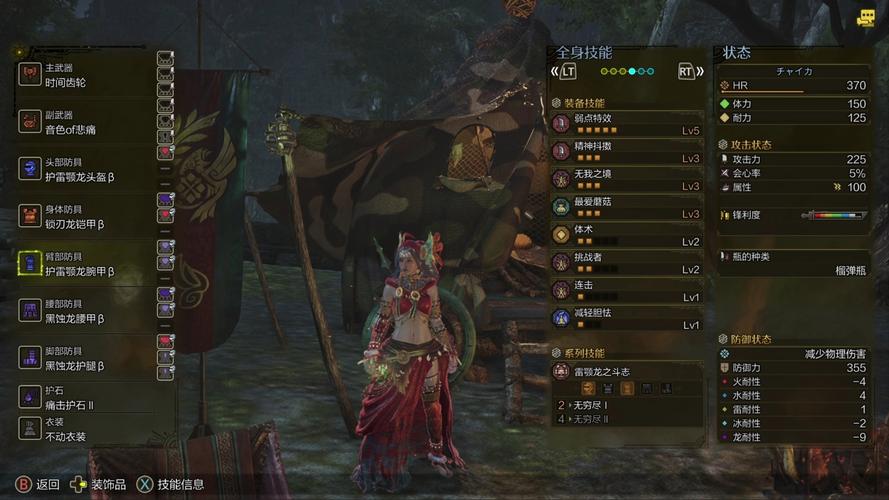Choose the talisman 痛击护石Ⅱ slot

(85, 398)
